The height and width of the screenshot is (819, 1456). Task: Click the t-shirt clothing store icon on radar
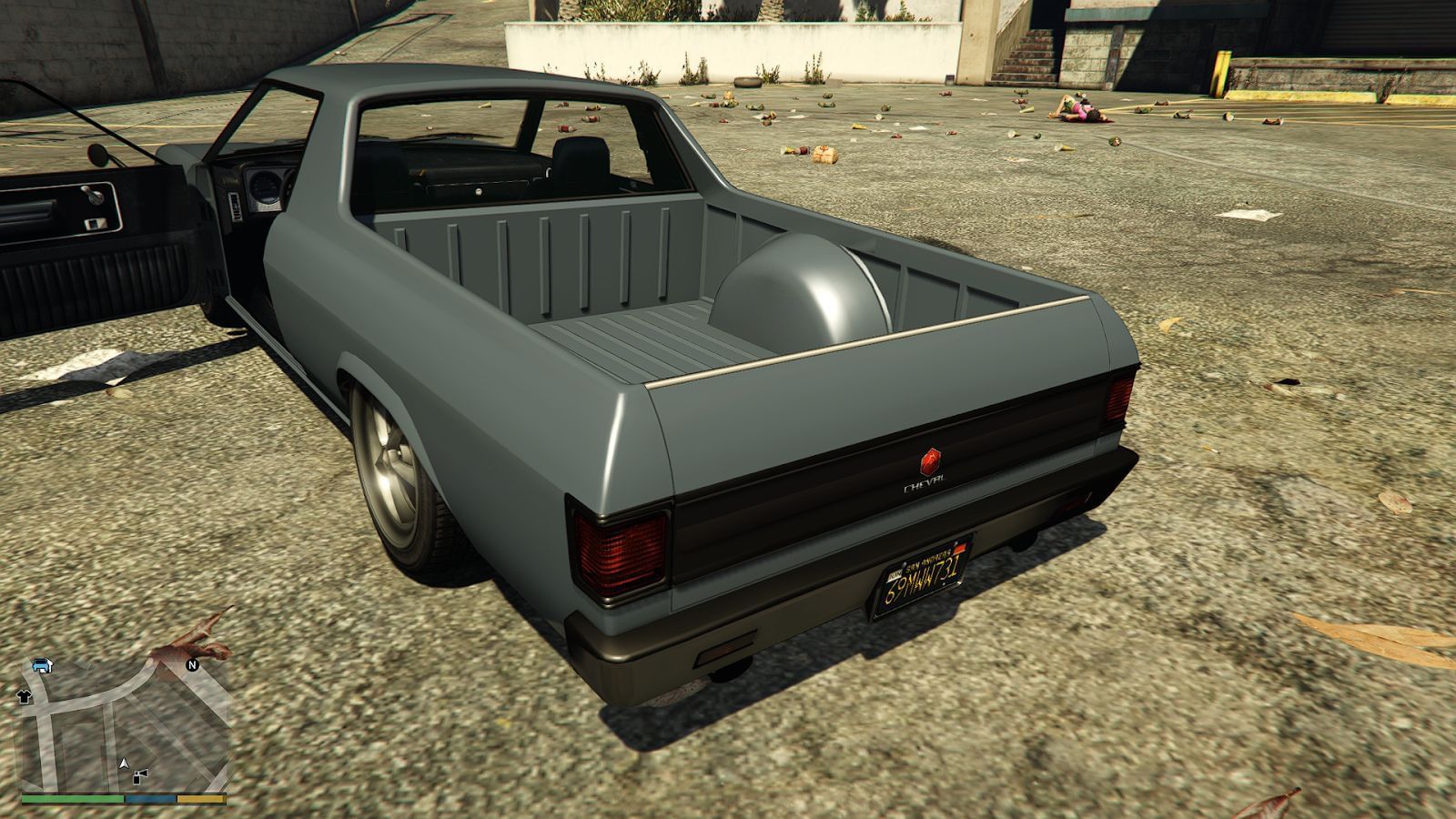25,695
